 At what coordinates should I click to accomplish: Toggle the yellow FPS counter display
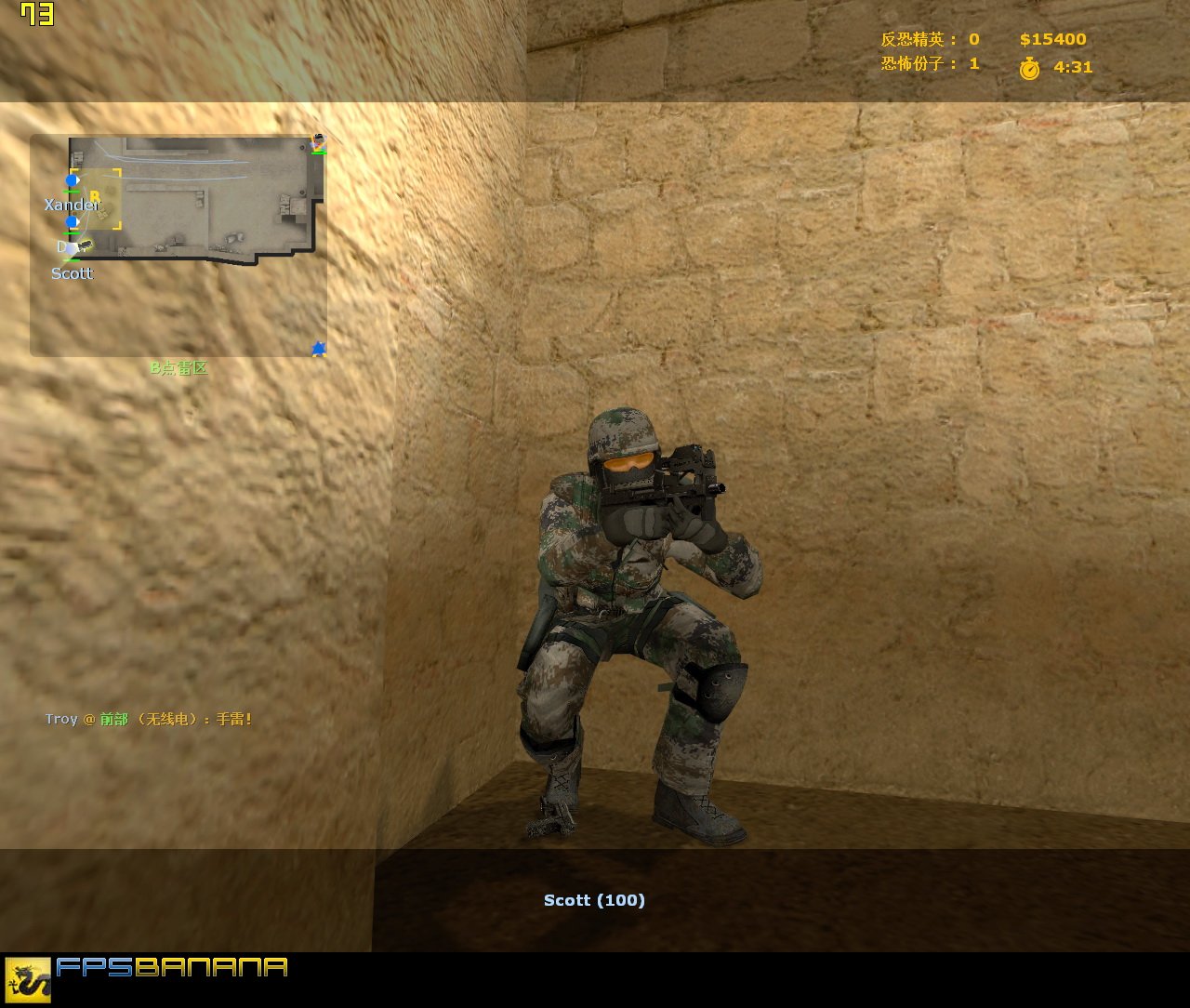pos(35,14)
